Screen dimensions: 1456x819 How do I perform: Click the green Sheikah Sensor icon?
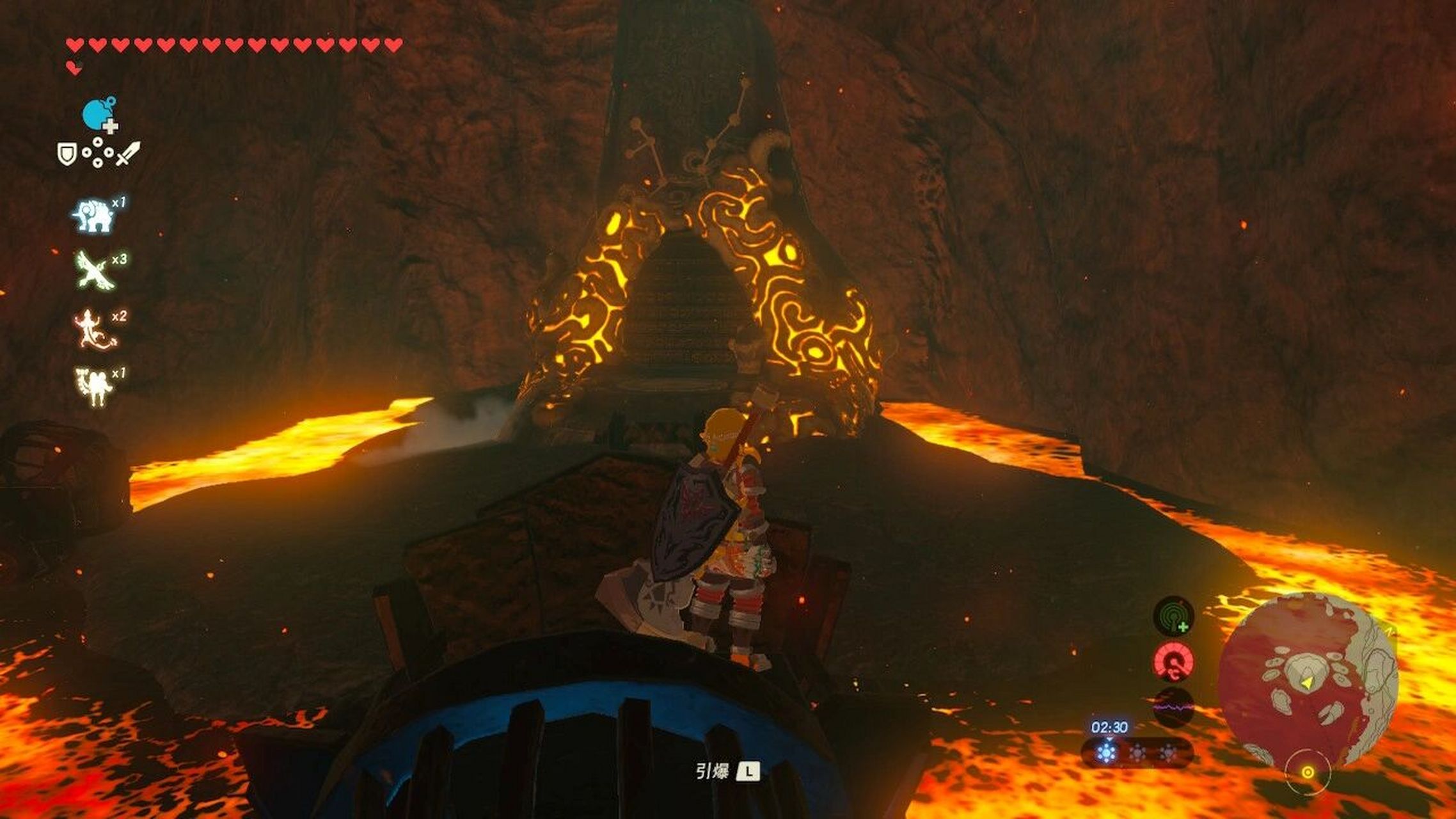click(1173, 616)
